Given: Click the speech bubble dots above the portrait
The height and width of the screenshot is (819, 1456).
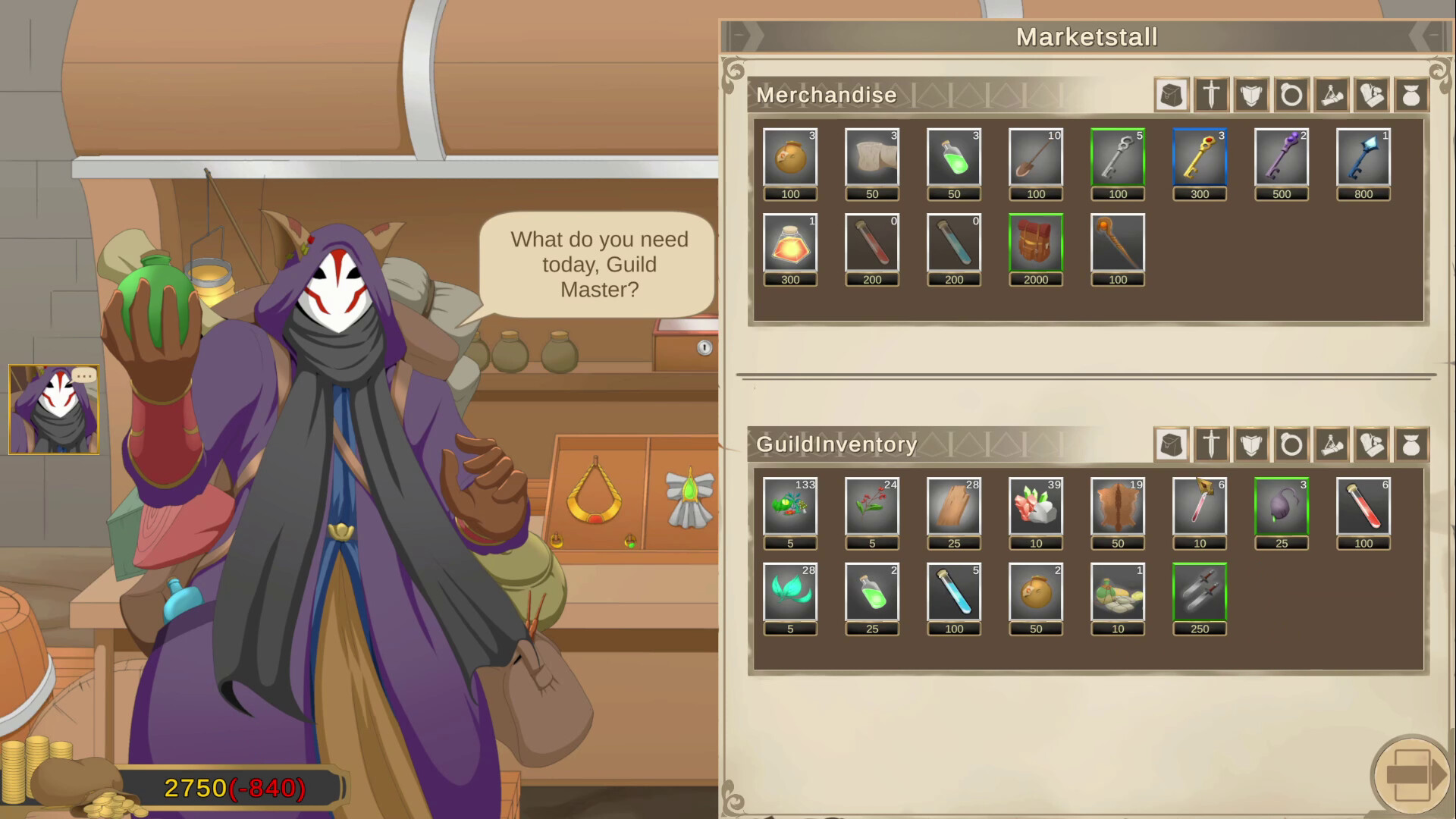Looking at the screenshot, I should [85, 376].
